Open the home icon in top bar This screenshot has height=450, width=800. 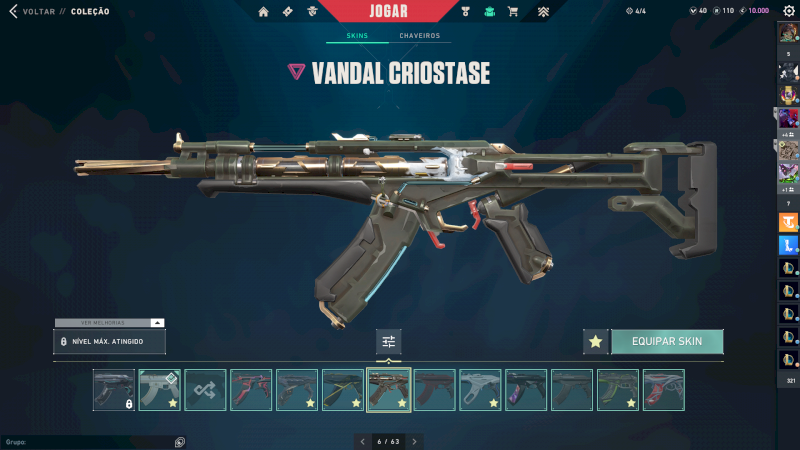pyautogui.click(x=264, y=12)
